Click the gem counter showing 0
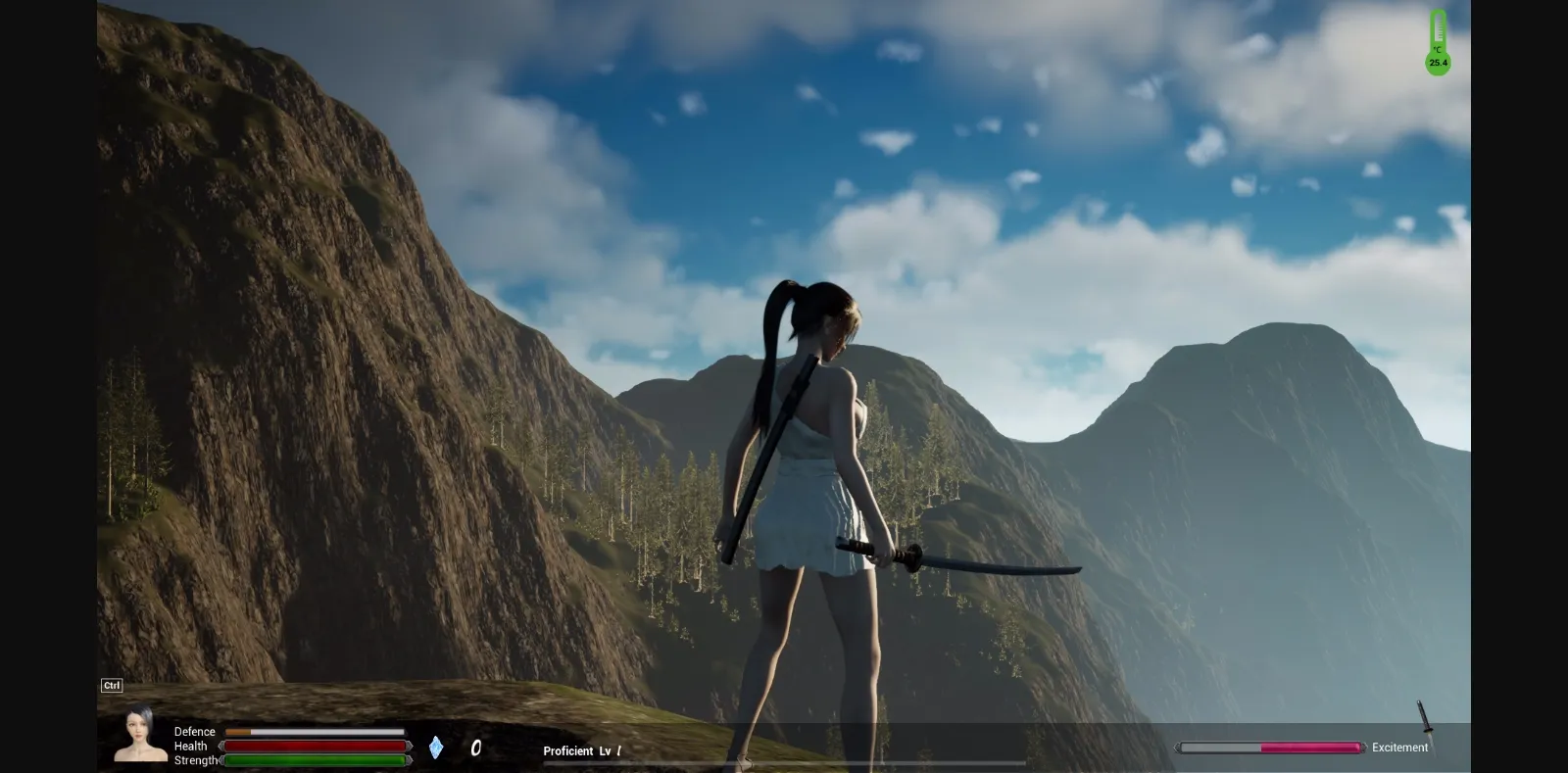This screenshot has width=1568, height=773. pyautogui.click(x=476, y=749)
